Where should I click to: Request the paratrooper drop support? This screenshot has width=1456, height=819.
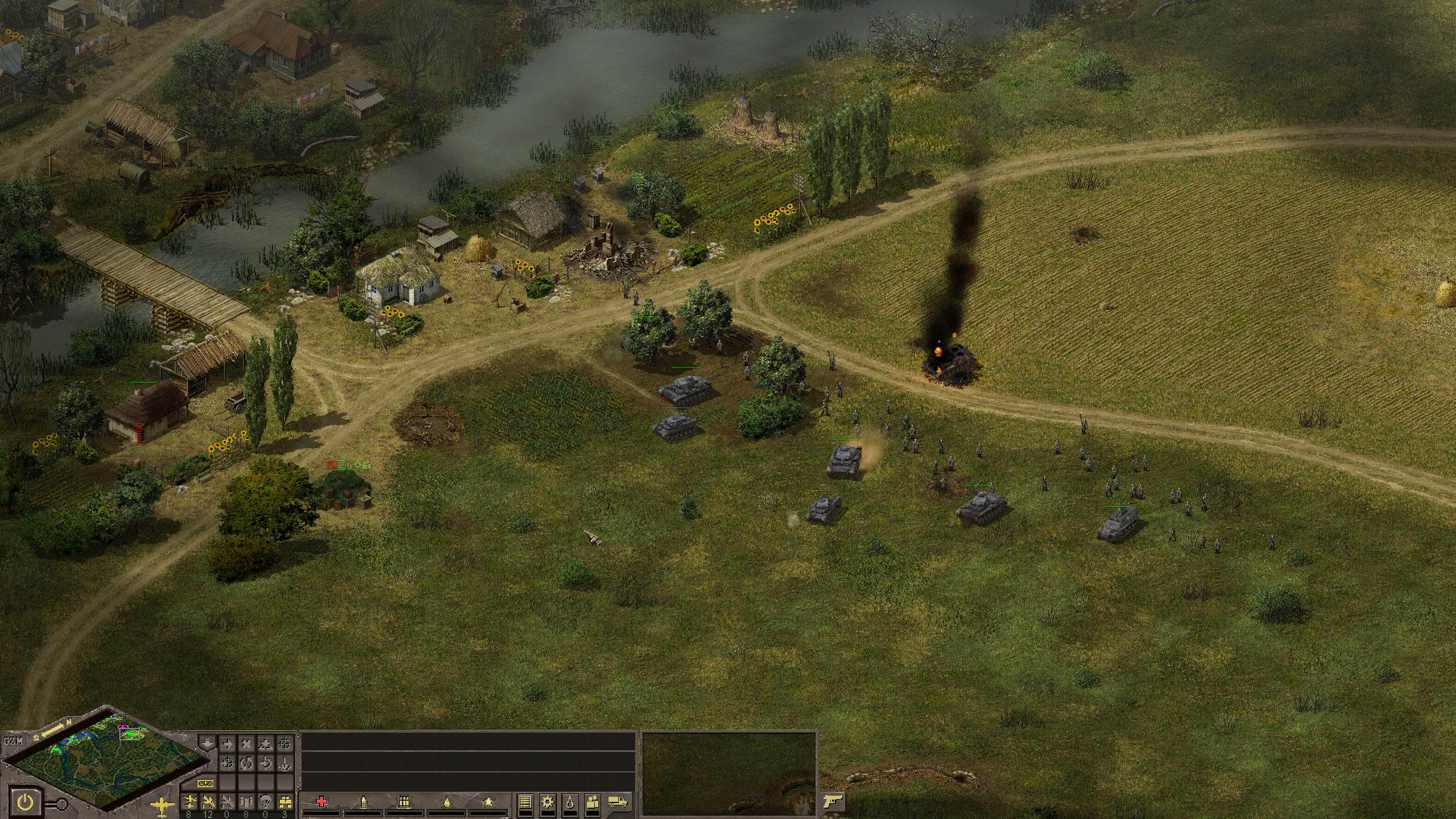point(265,802)
